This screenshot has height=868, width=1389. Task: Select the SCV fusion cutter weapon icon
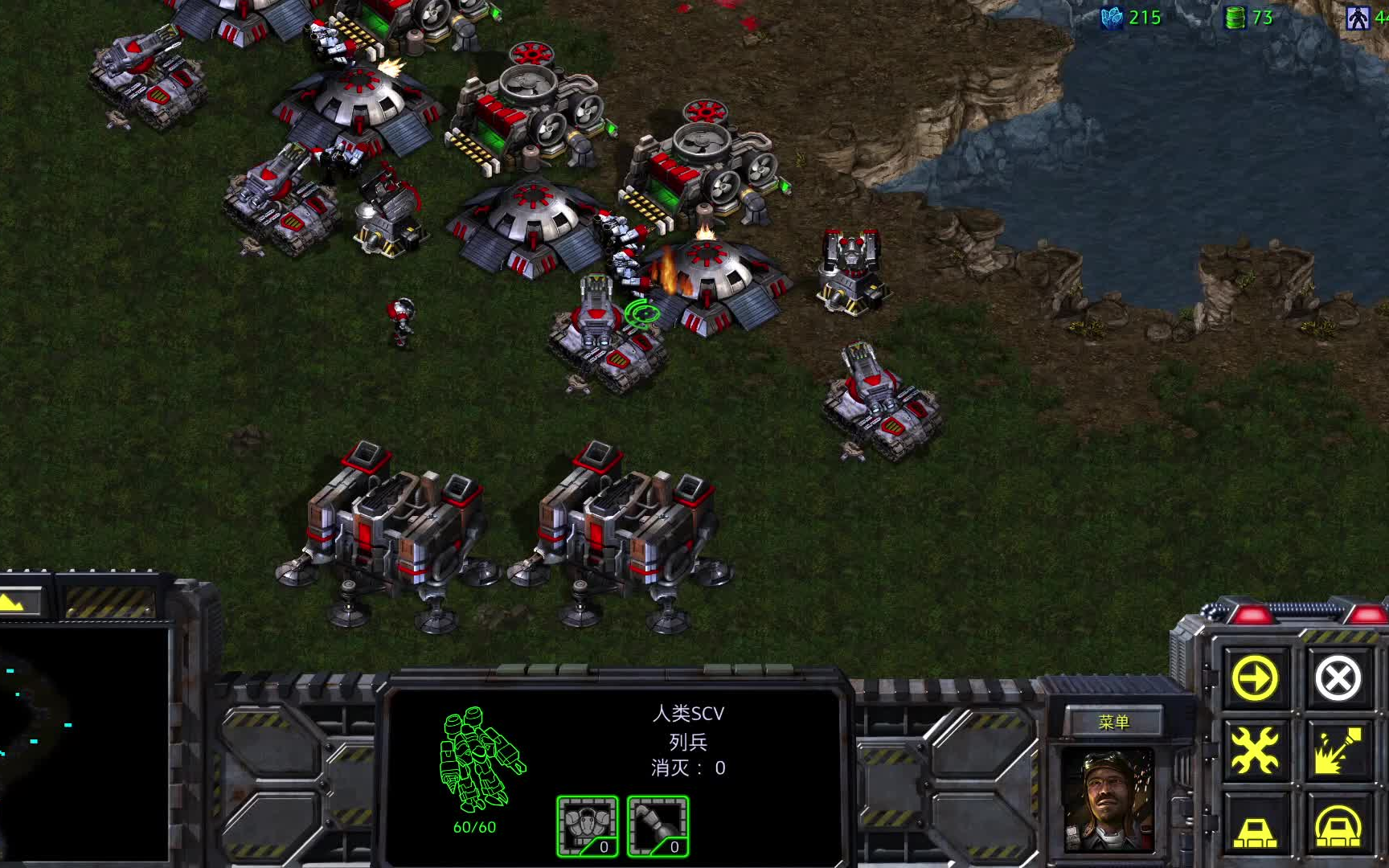tap(658, 825)
